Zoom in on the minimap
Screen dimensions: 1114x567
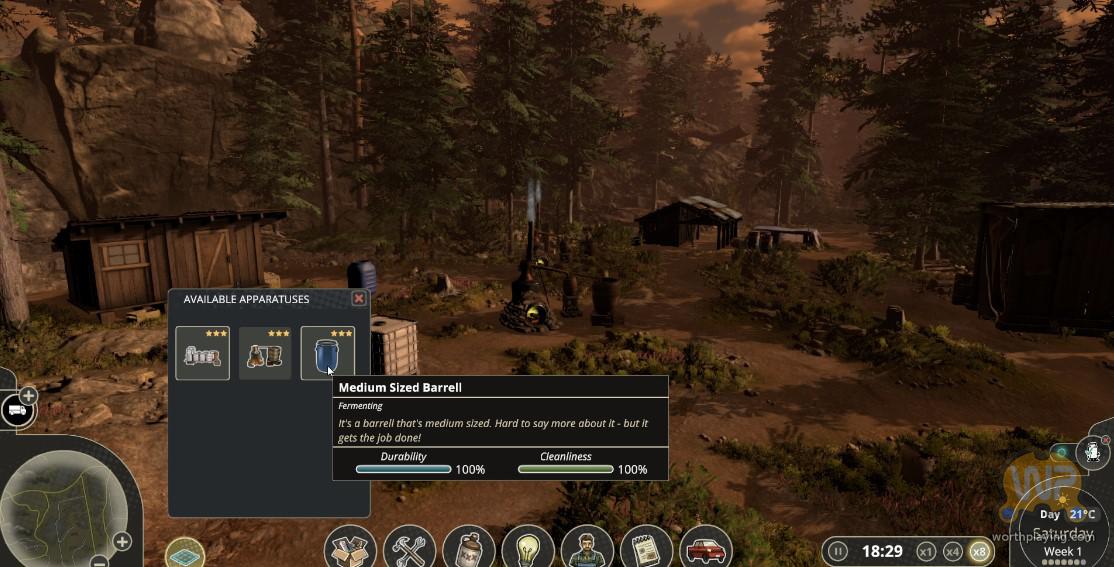point(122,542)
